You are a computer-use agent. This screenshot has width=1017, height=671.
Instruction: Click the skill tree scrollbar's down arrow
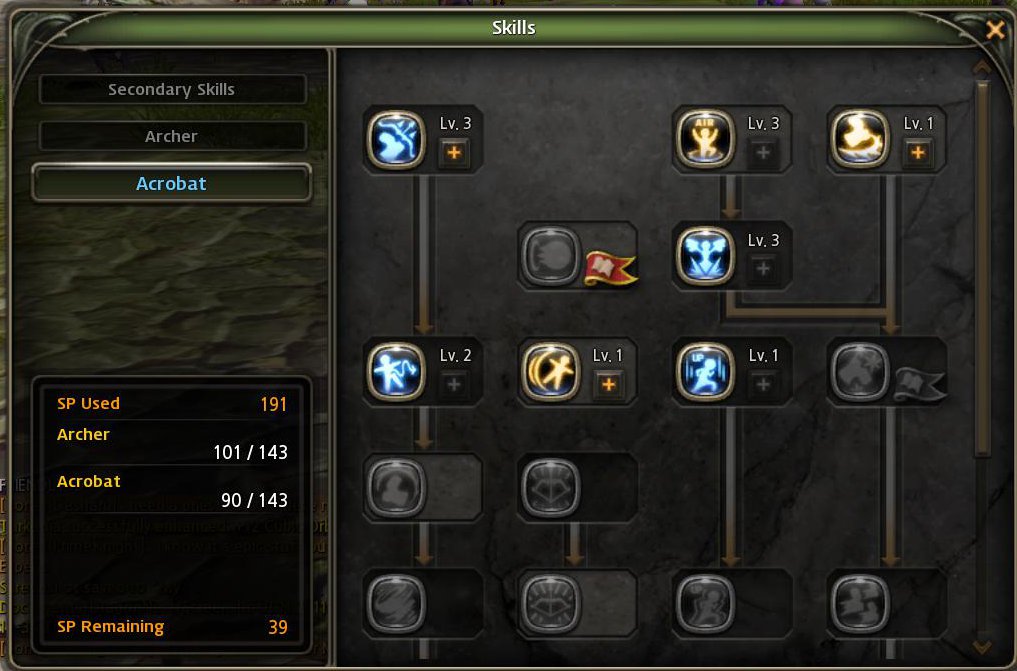[982, 647]
